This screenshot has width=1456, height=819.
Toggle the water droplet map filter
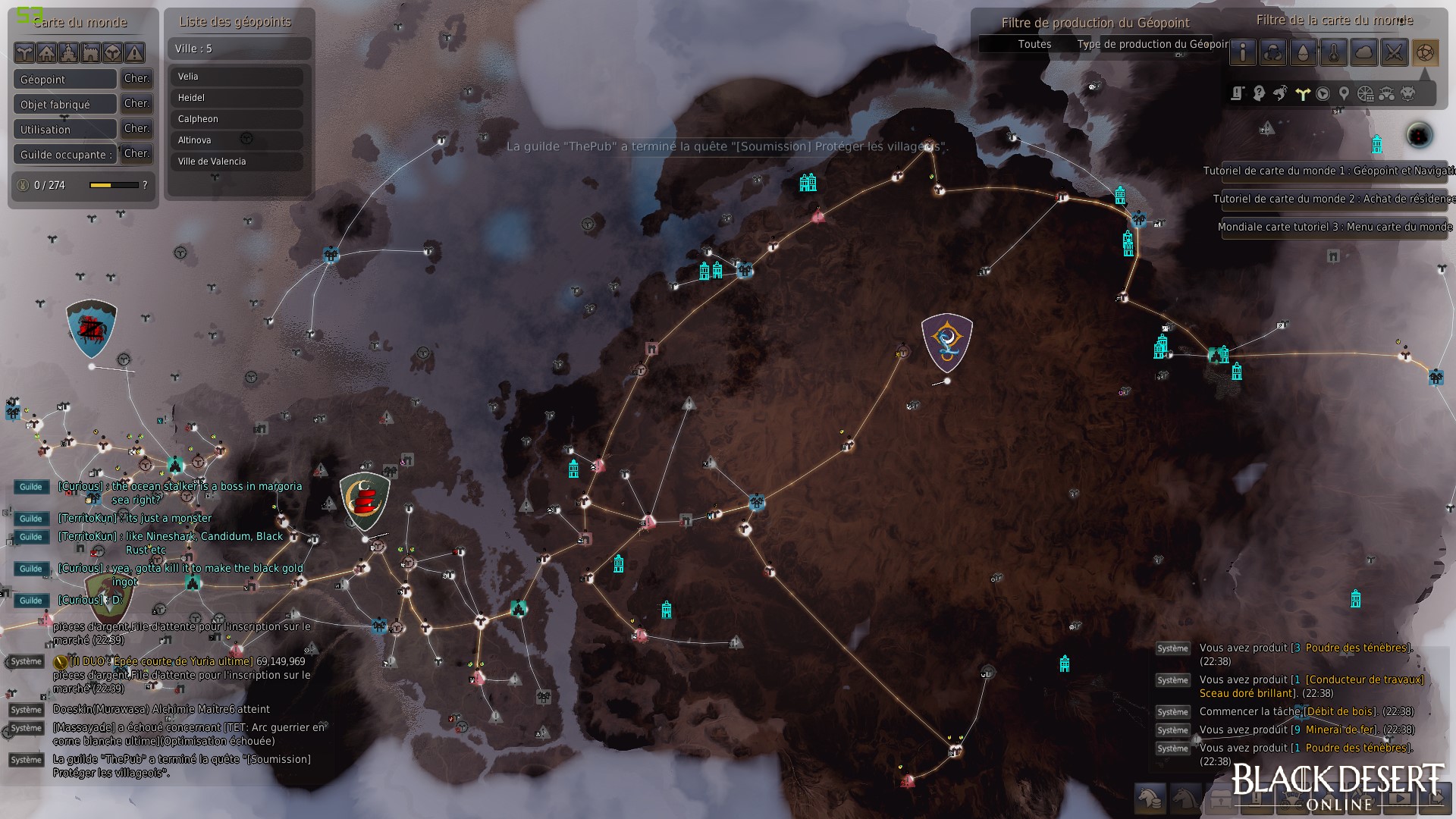coord(1303,52)
